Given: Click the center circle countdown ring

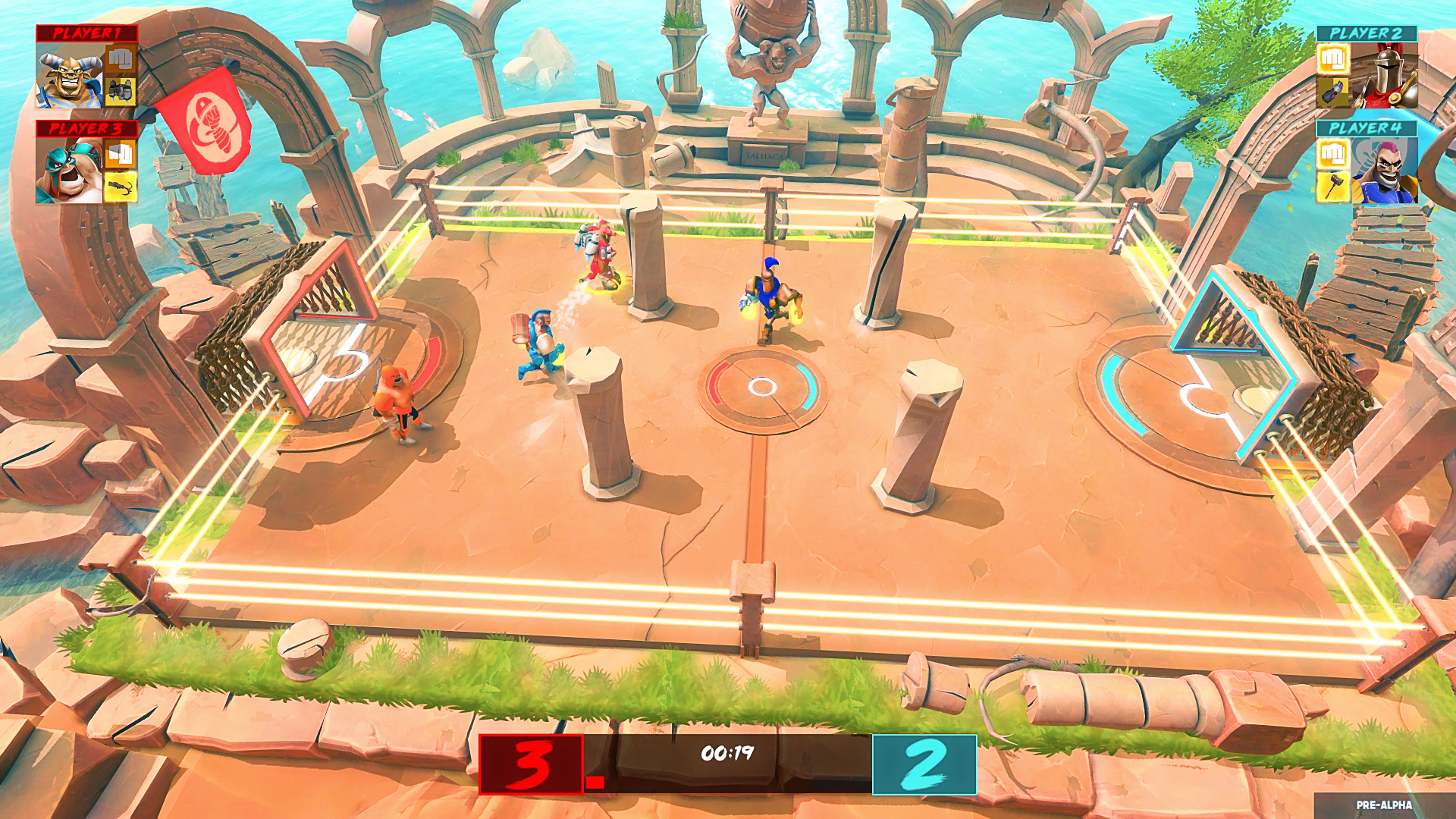Looking at the screenshot, I should coord(761,387).
